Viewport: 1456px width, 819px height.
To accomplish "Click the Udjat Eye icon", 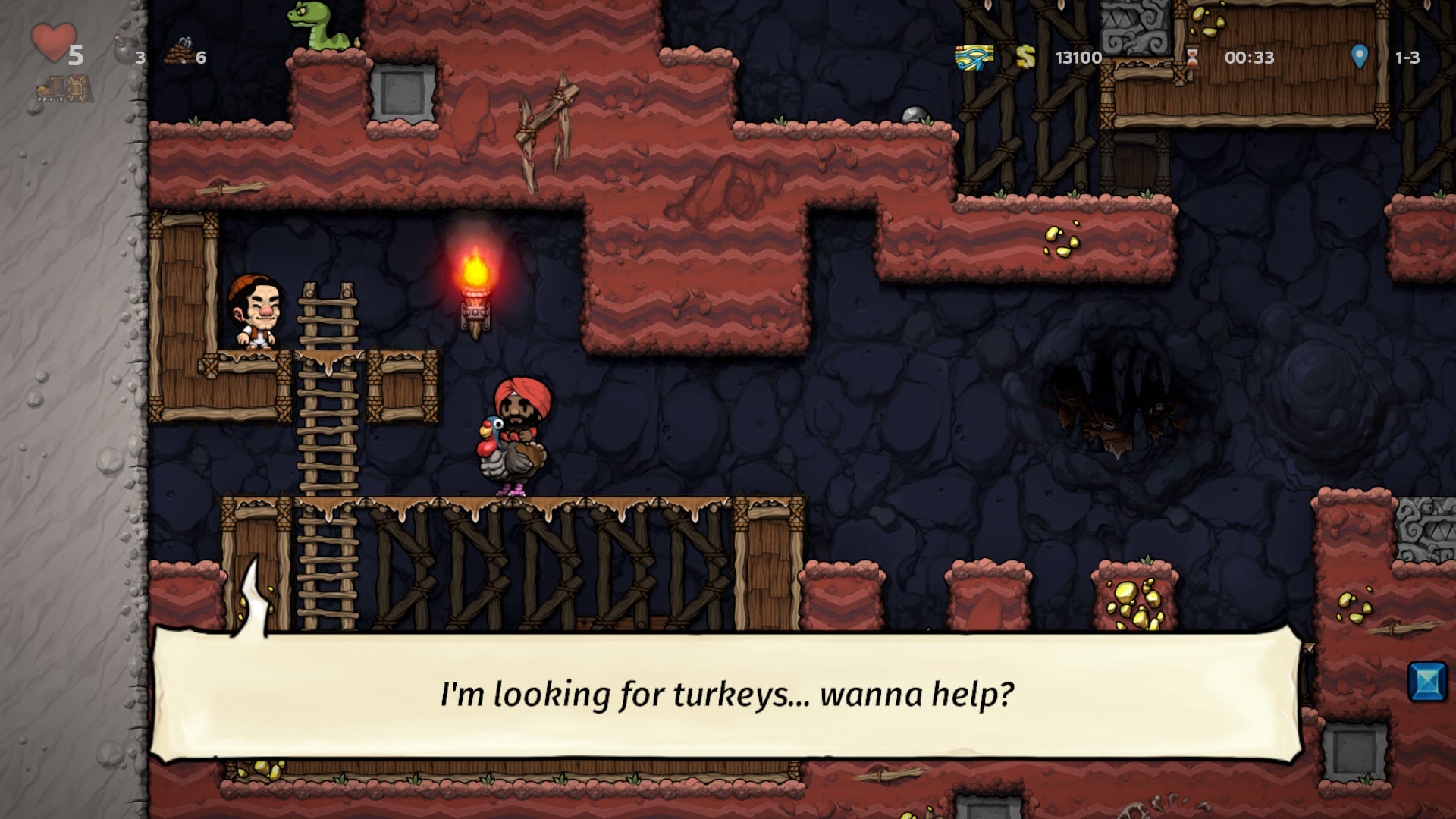I will click(x=974, y=57).
